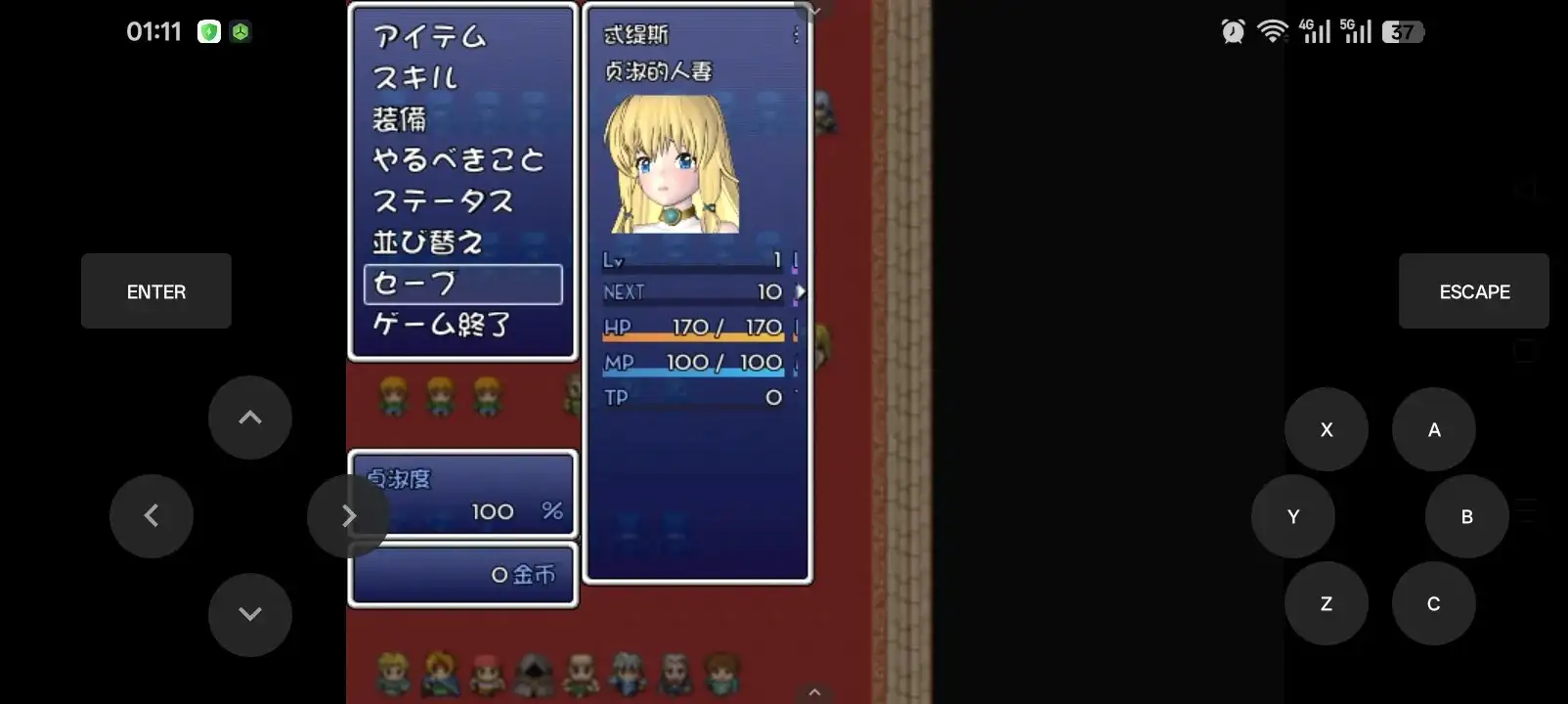Tap the right directional pad arrow
The height and width of the screenshot is (704, 1568).
349,515
